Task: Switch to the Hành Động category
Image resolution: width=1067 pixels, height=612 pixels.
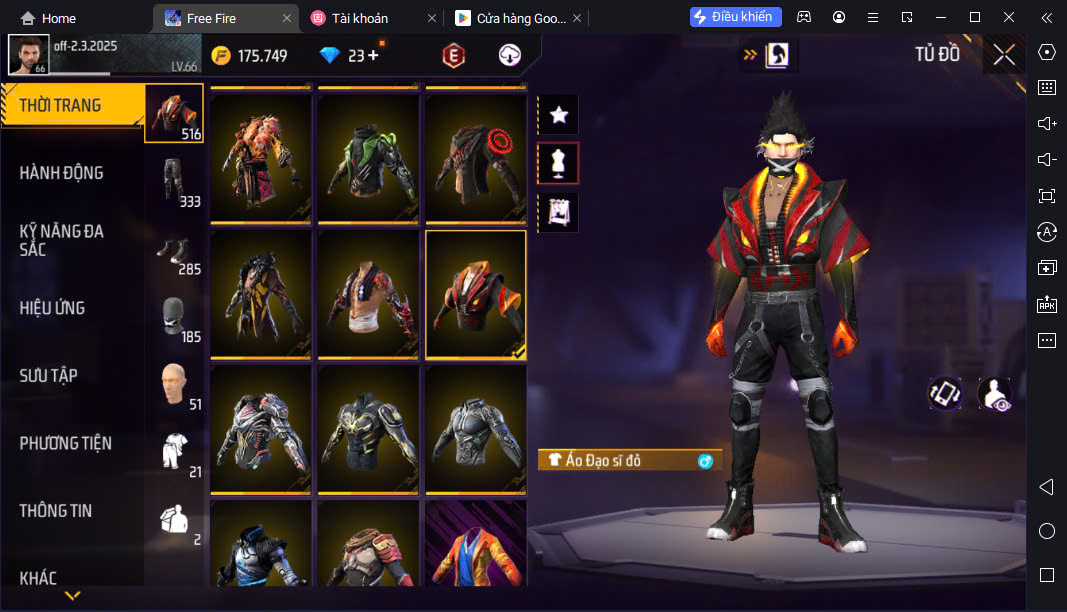Action: (62, 173)
